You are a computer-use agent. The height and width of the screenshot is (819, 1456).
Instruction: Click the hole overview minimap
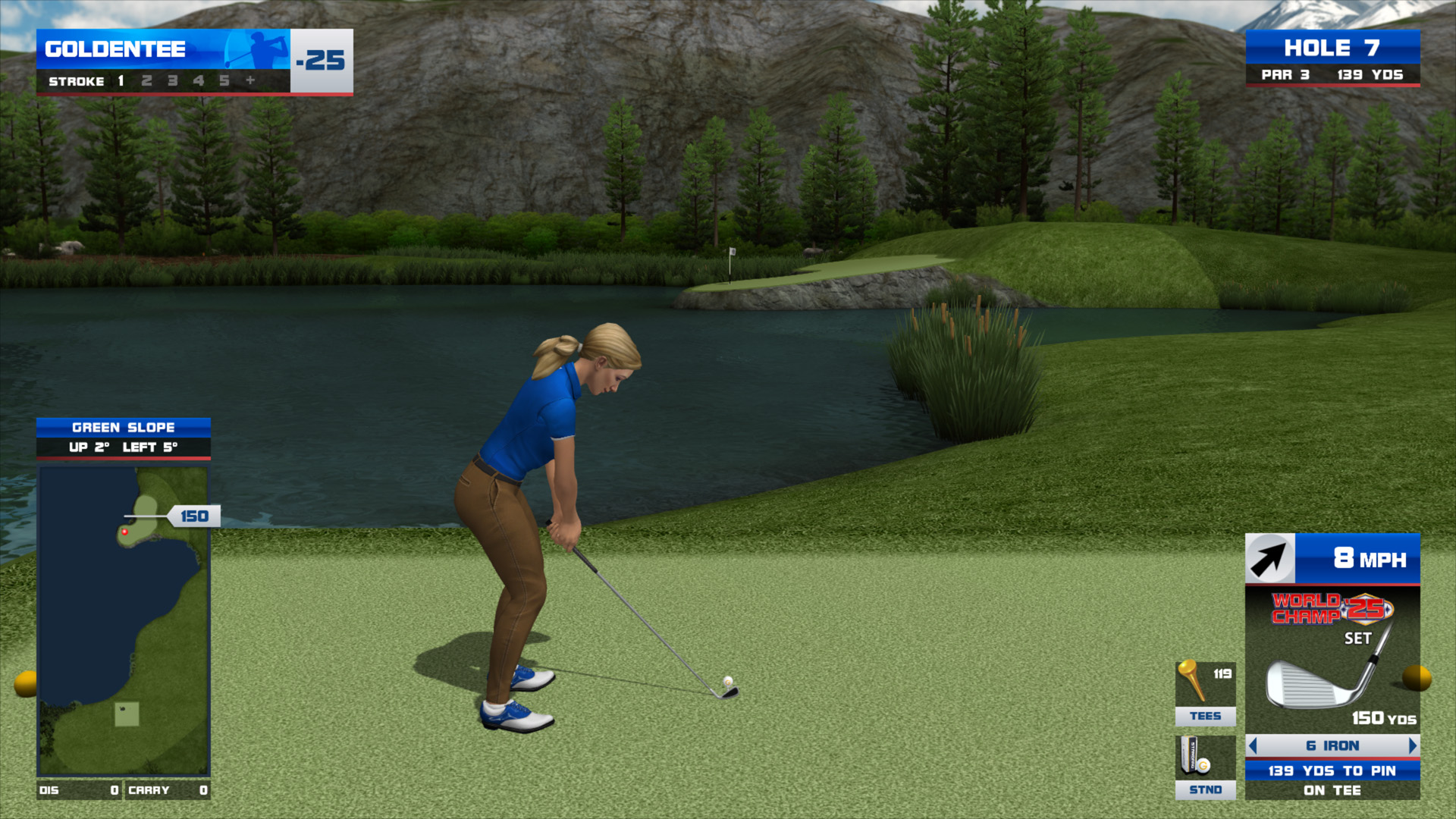[x=124, y=620]
